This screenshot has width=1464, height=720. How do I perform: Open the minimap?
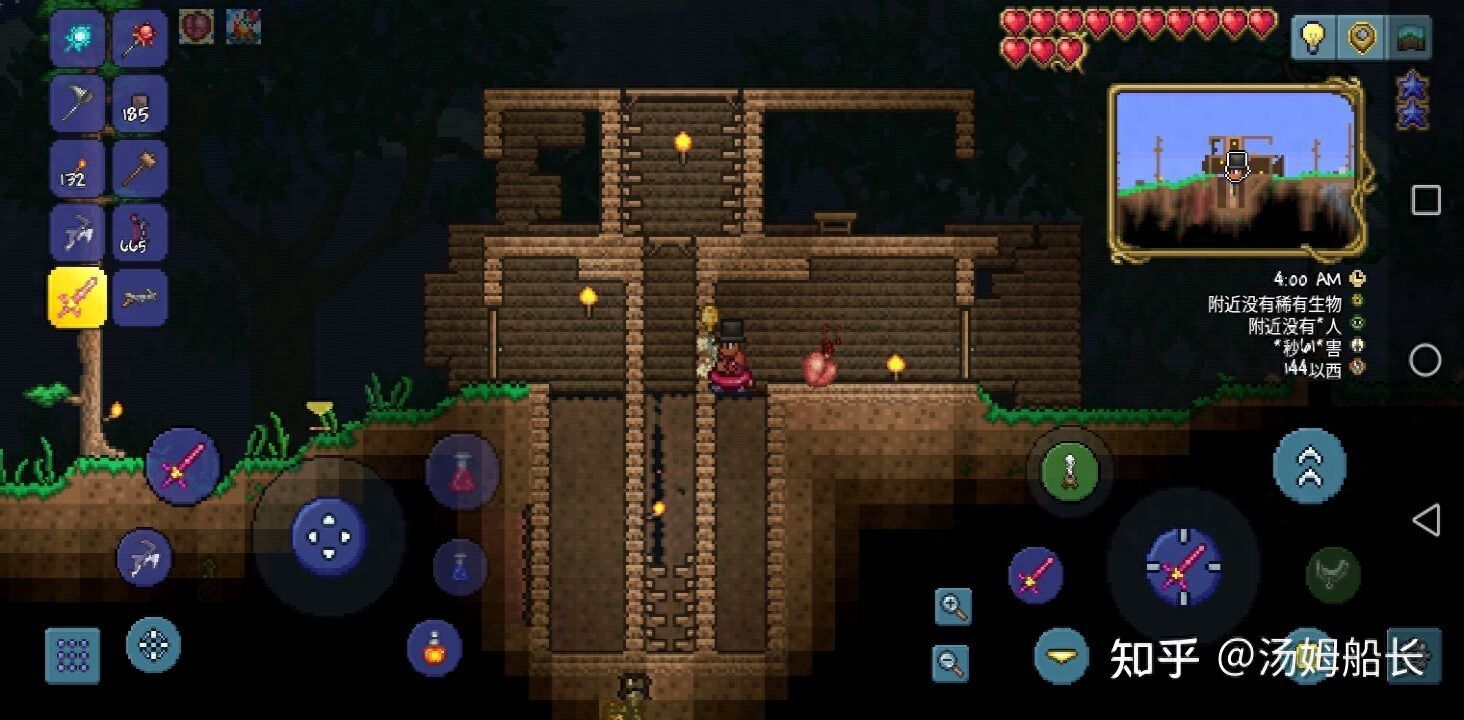[x=1235, y=172]
